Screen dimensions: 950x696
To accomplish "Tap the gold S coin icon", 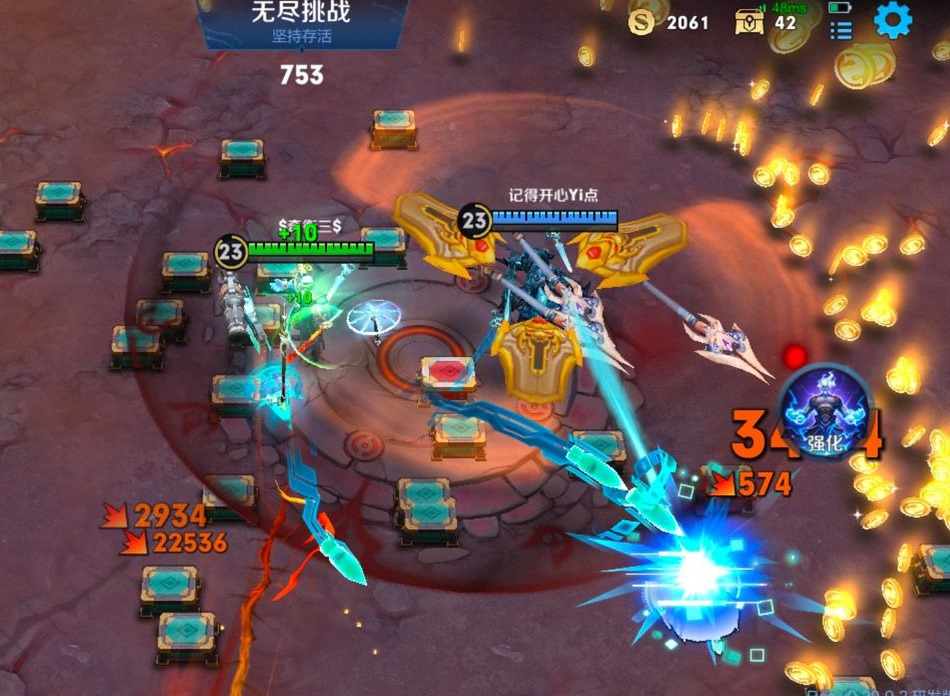I will (642, 22).
